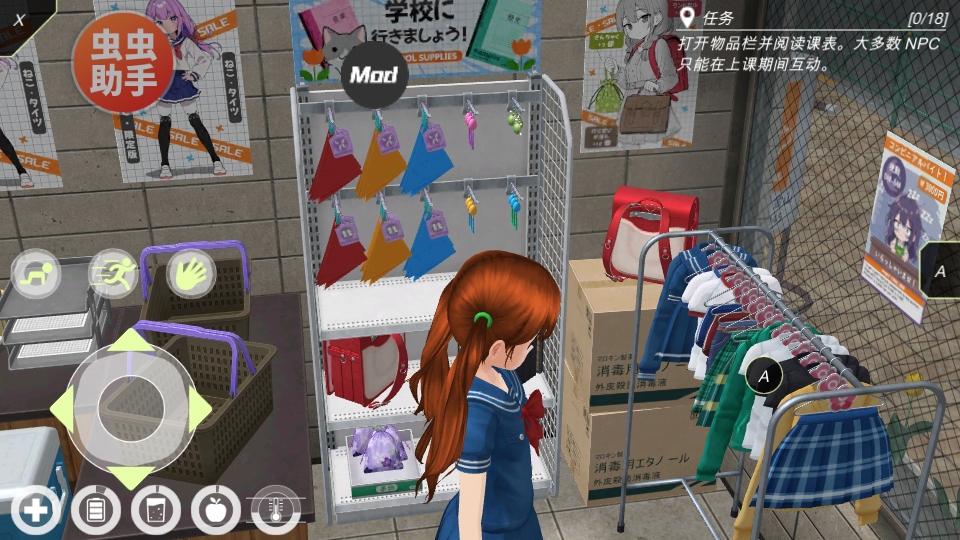Tap the open hand grab icon
The image size is (960, 540).
coord(191,273)
